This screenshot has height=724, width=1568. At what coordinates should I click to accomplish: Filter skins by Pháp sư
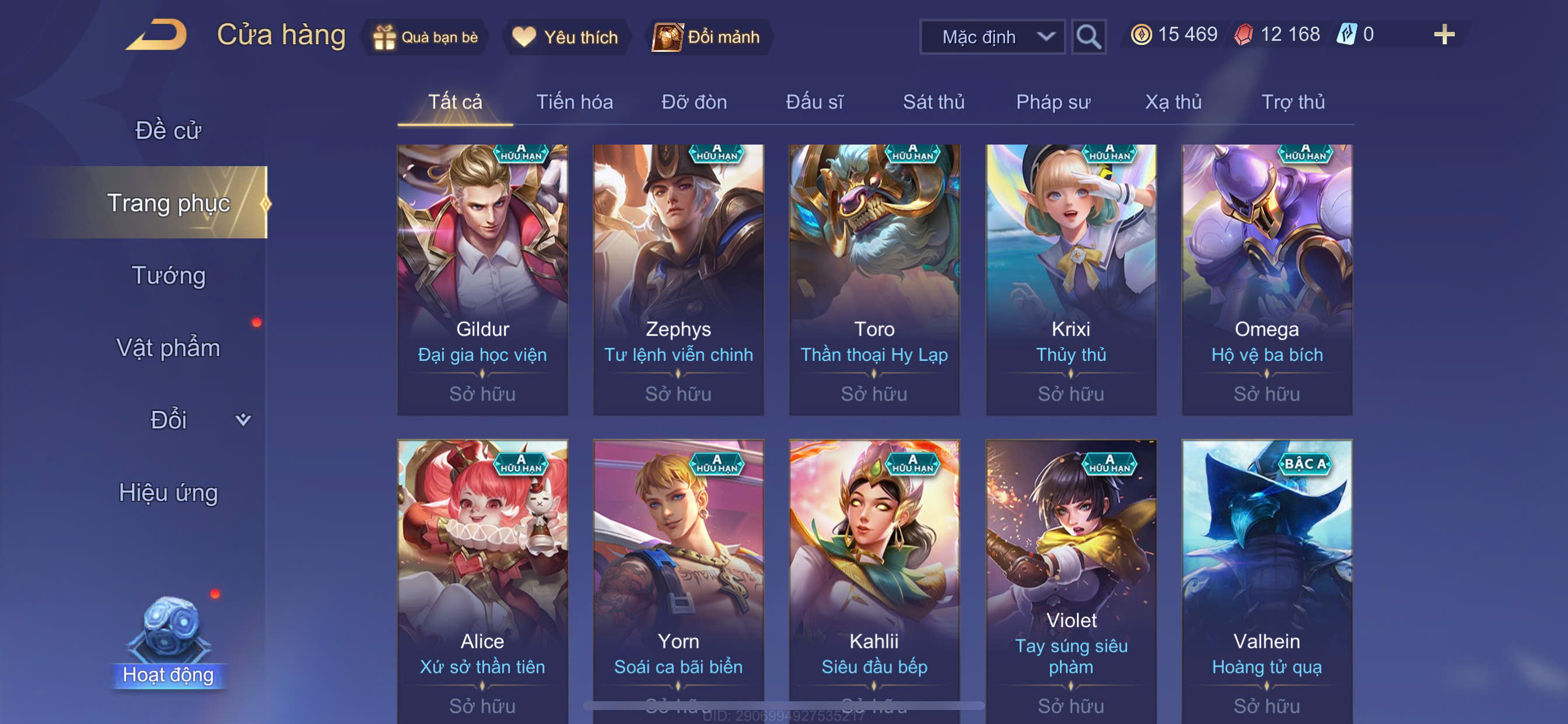1053,102
